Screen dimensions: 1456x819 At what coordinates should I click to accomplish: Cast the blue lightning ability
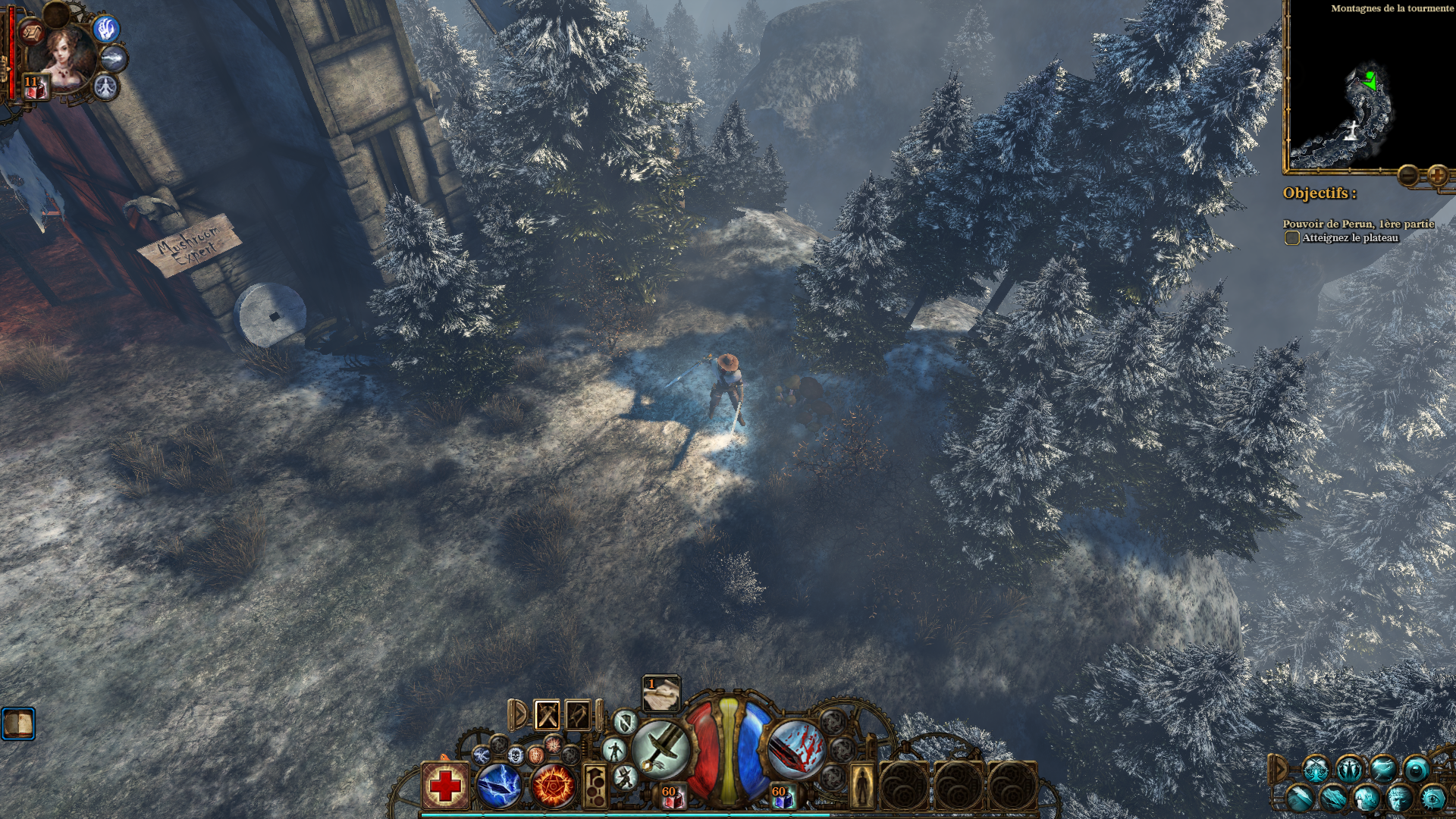pyautogui.click(x=498, y=786)
